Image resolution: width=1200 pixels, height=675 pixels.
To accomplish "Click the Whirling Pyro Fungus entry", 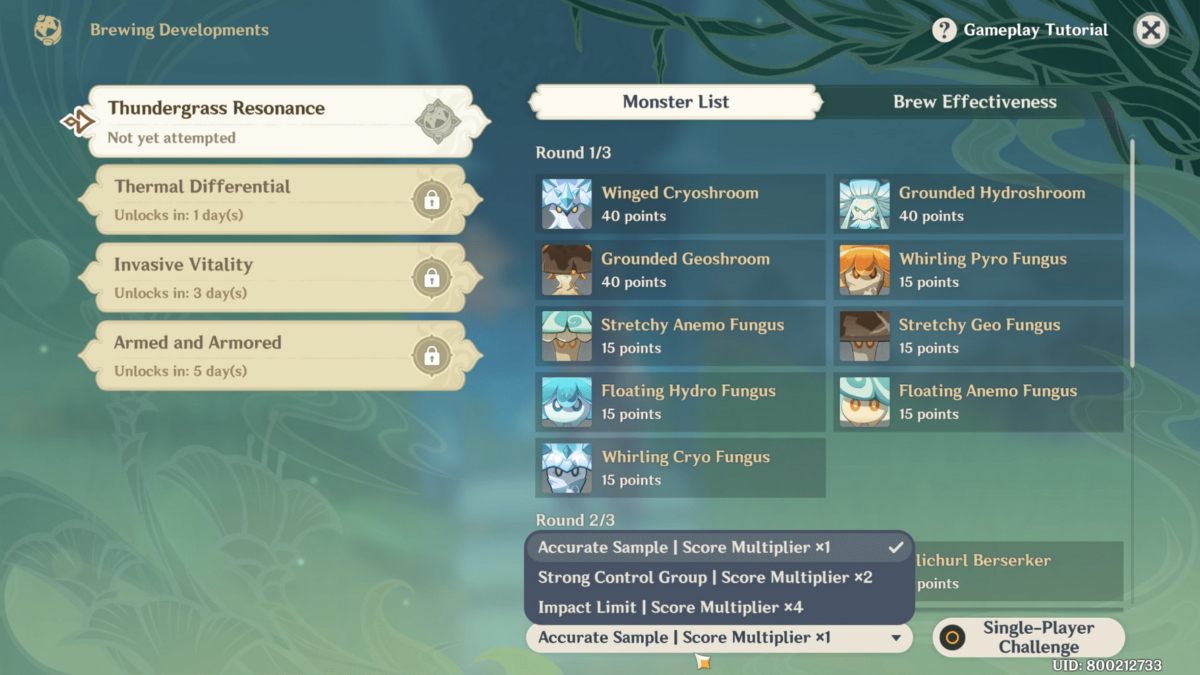I will point(978,270).
